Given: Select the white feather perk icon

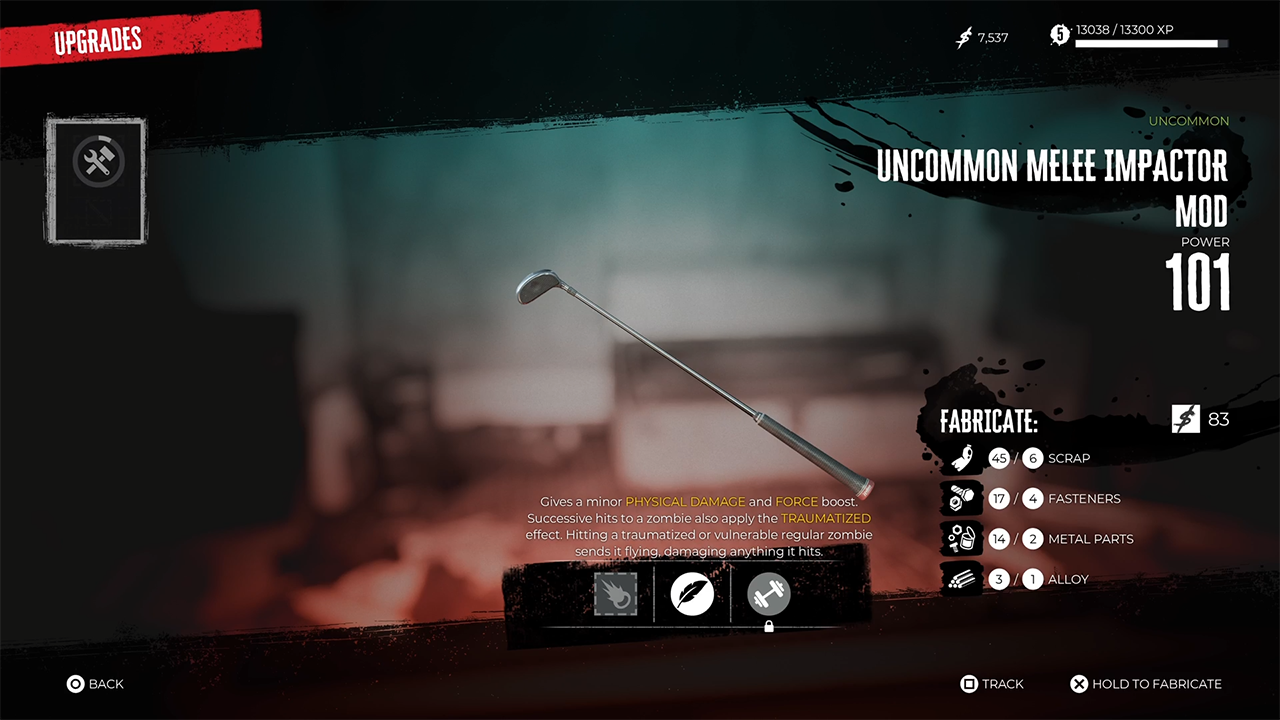Looking at the screenshot, I should pos(692,594).
